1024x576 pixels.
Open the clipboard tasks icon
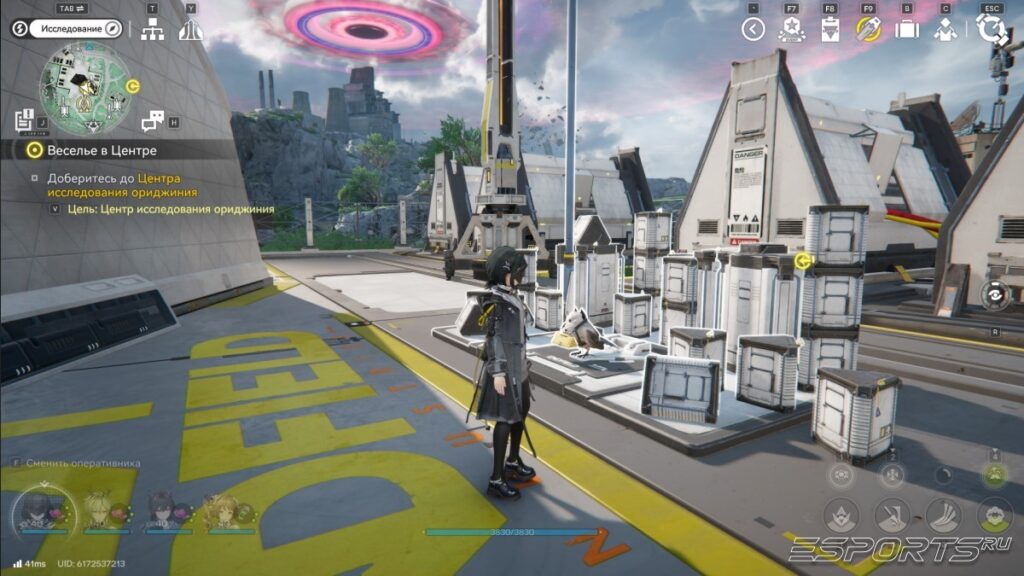point(829,29)
